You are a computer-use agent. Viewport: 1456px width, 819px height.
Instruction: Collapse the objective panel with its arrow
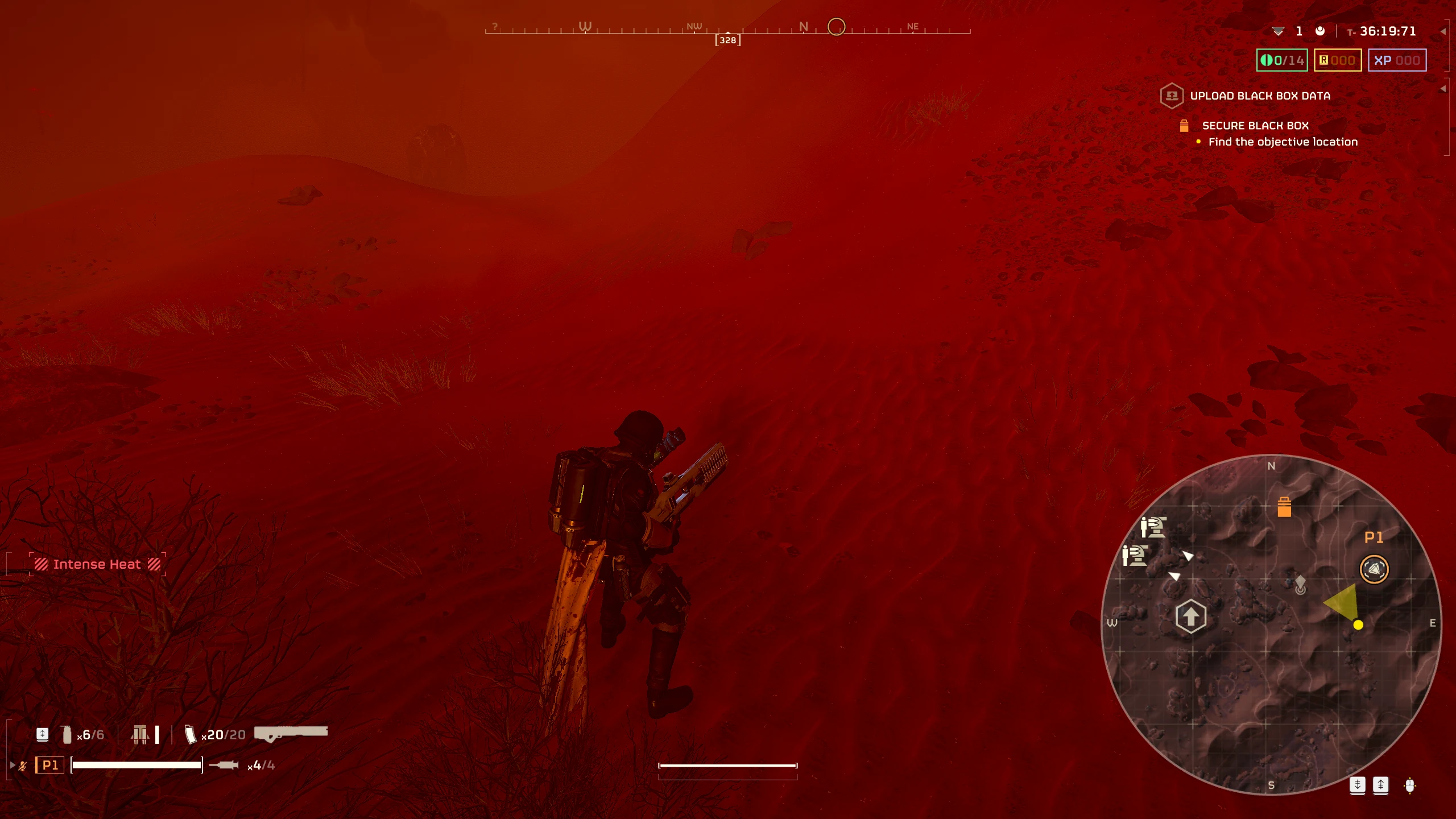click(x=1443, y=89)
